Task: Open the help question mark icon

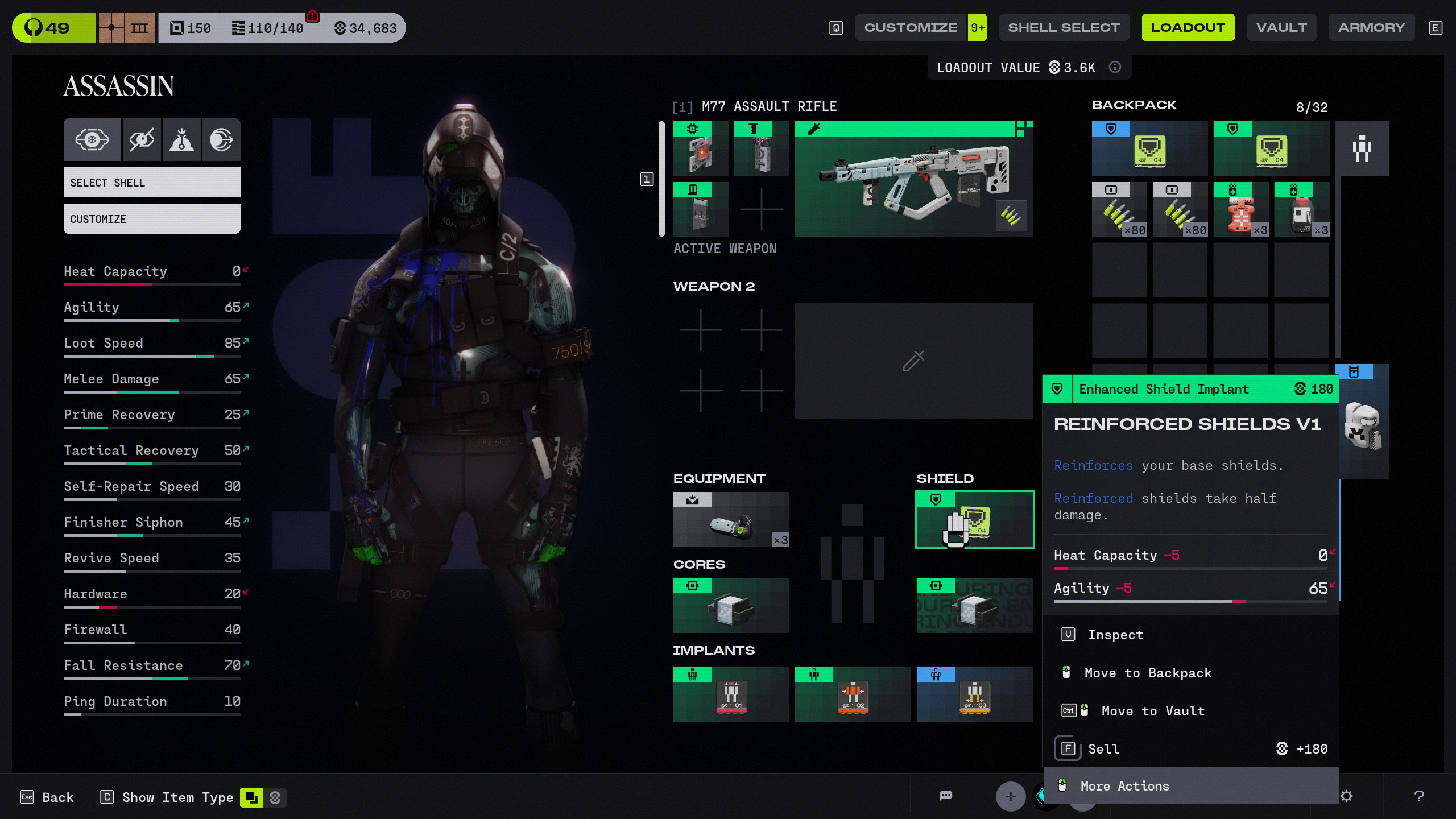Action: coord(1419,796)
